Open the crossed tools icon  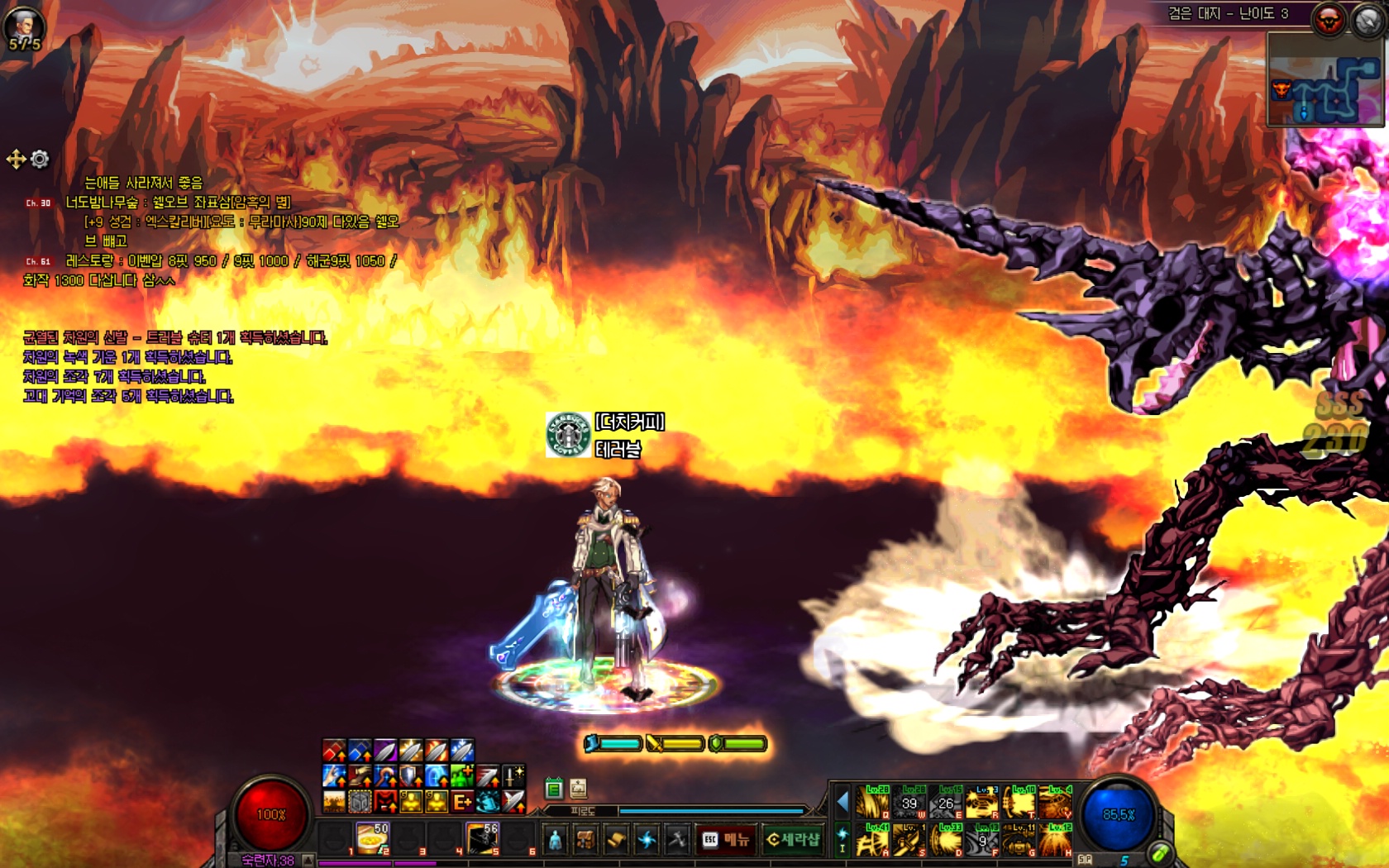pos(677,840)
